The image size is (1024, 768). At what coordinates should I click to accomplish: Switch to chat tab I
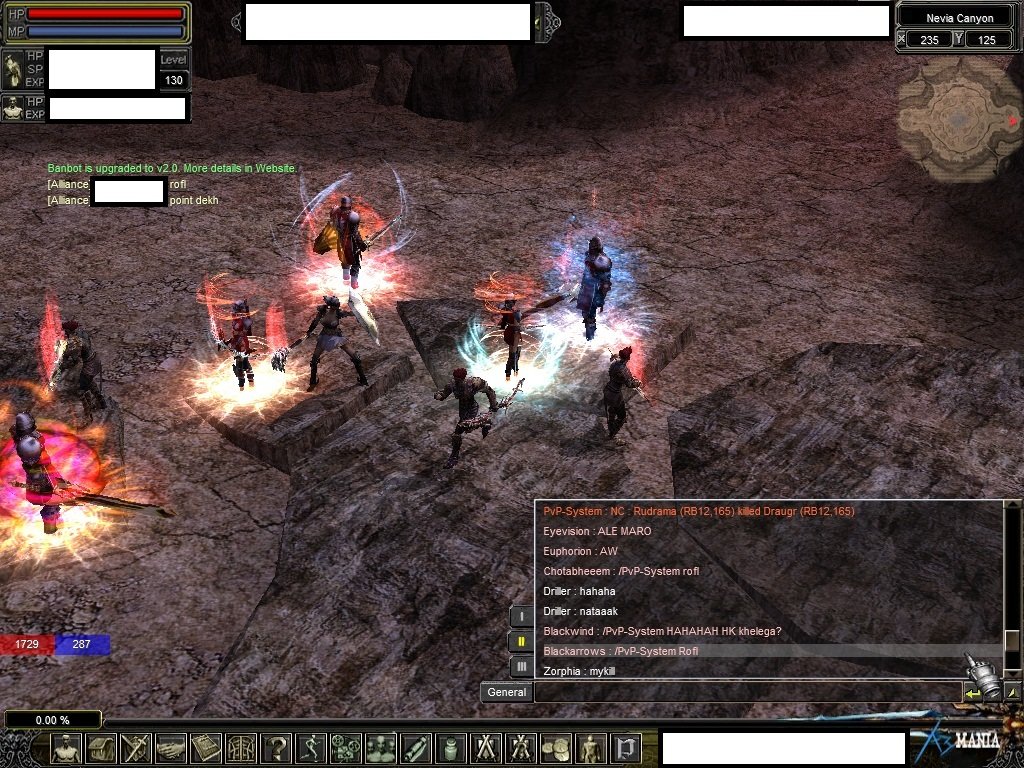(x=521, y=617)
